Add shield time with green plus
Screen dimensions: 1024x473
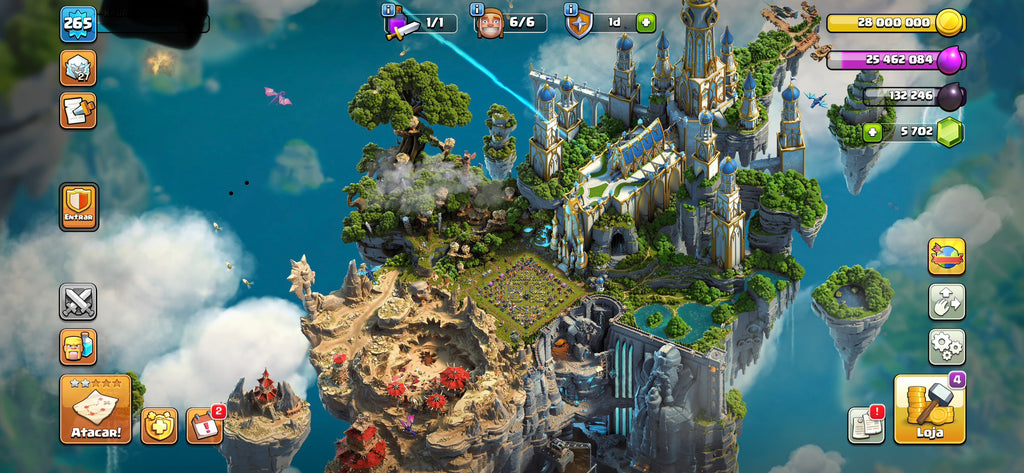(645, 22)
